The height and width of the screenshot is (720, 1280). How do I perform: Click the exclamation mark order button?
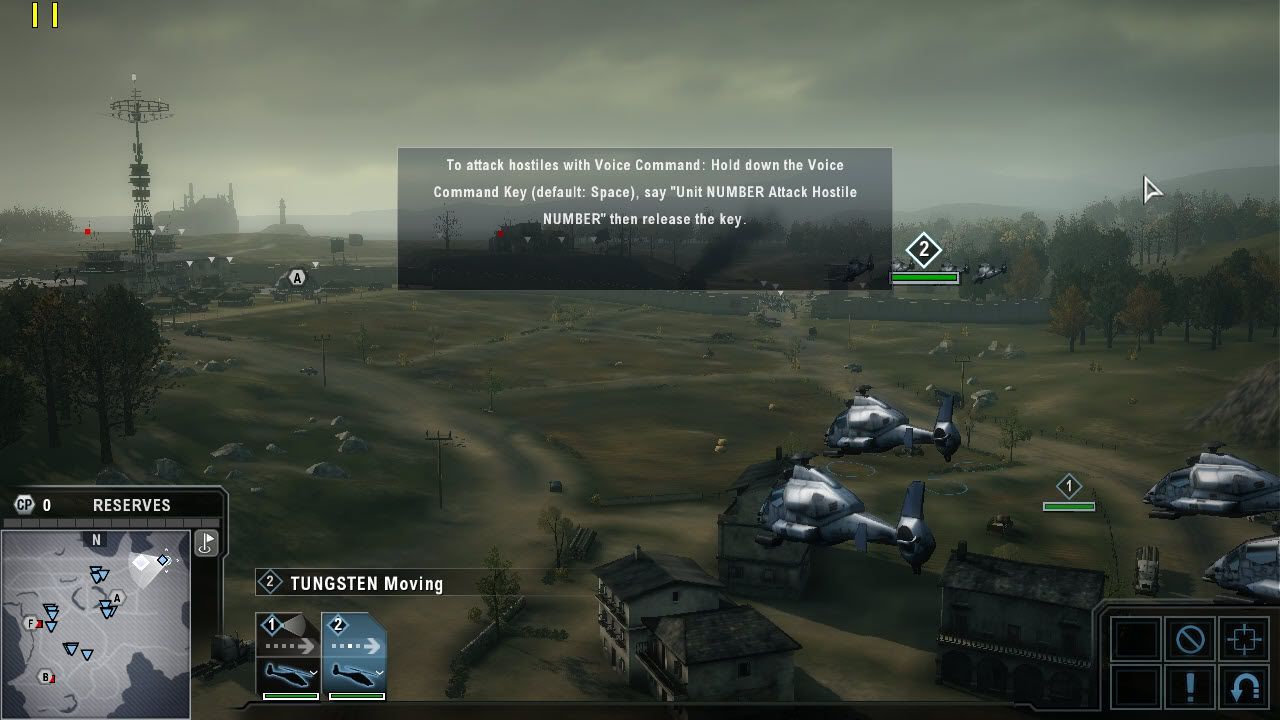click(x=1190, y=688)
